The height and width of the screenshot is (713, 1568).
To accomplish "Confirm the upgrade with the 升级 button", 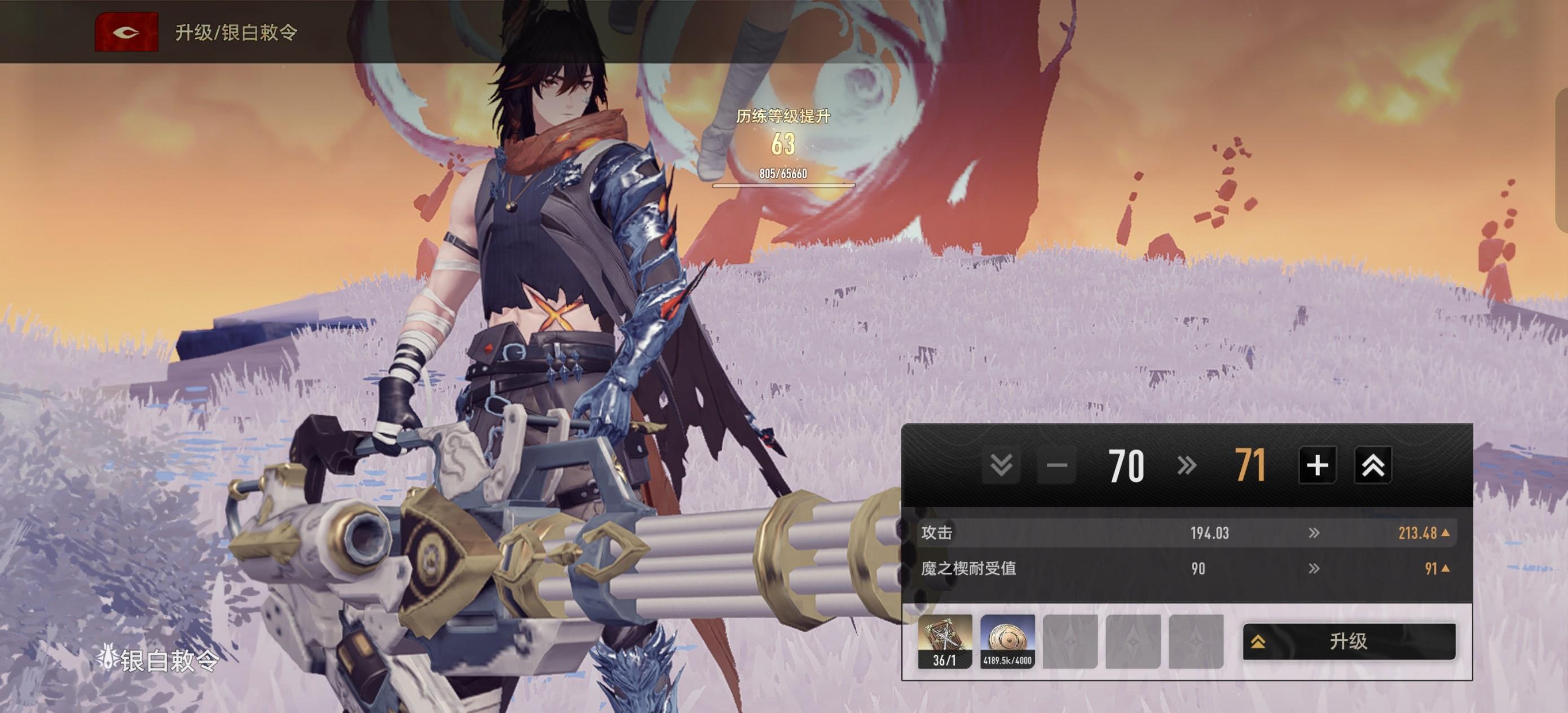I will (x=1348, y=641).
